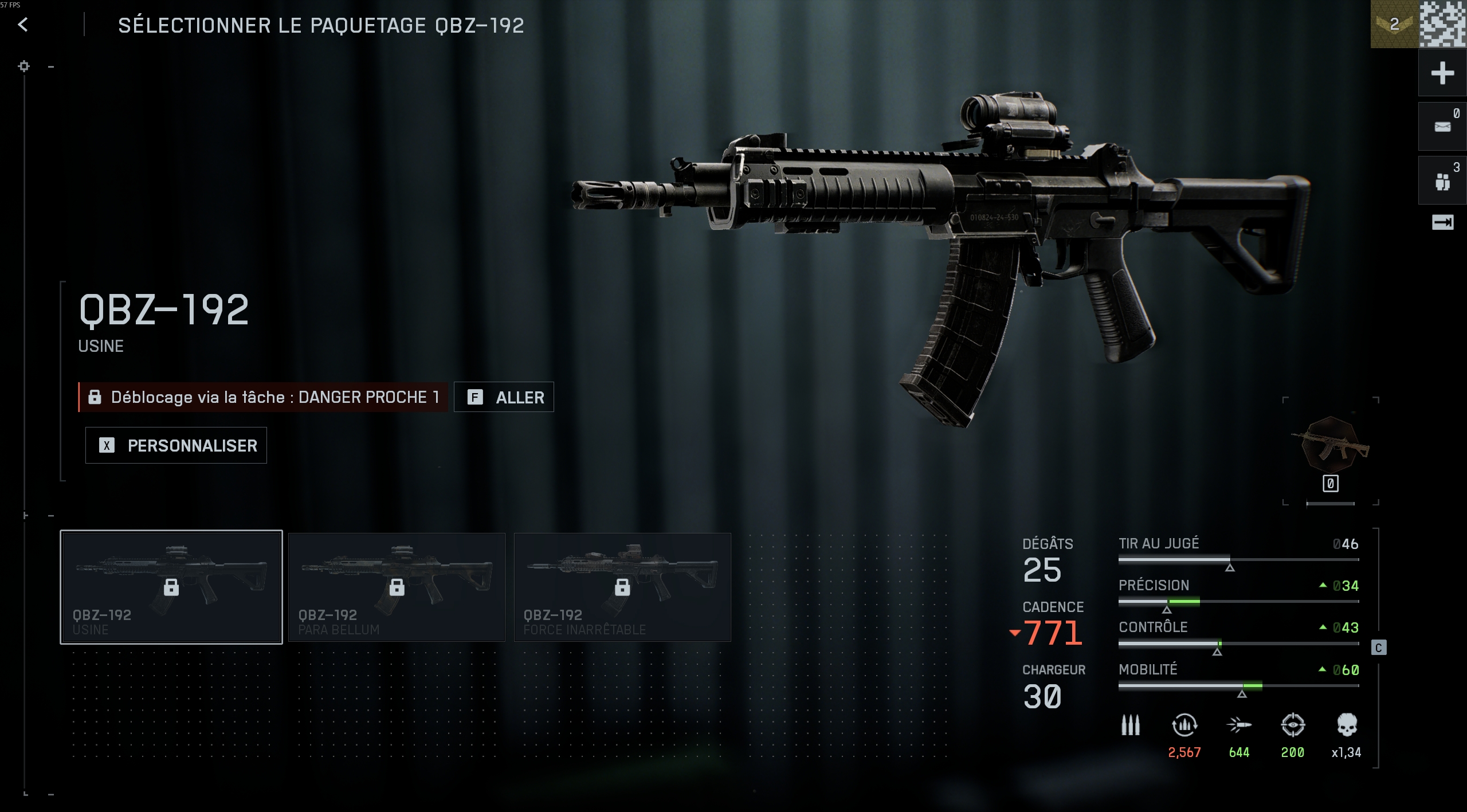Click the Danger Proche 1 unlock banner

[264, 397]
